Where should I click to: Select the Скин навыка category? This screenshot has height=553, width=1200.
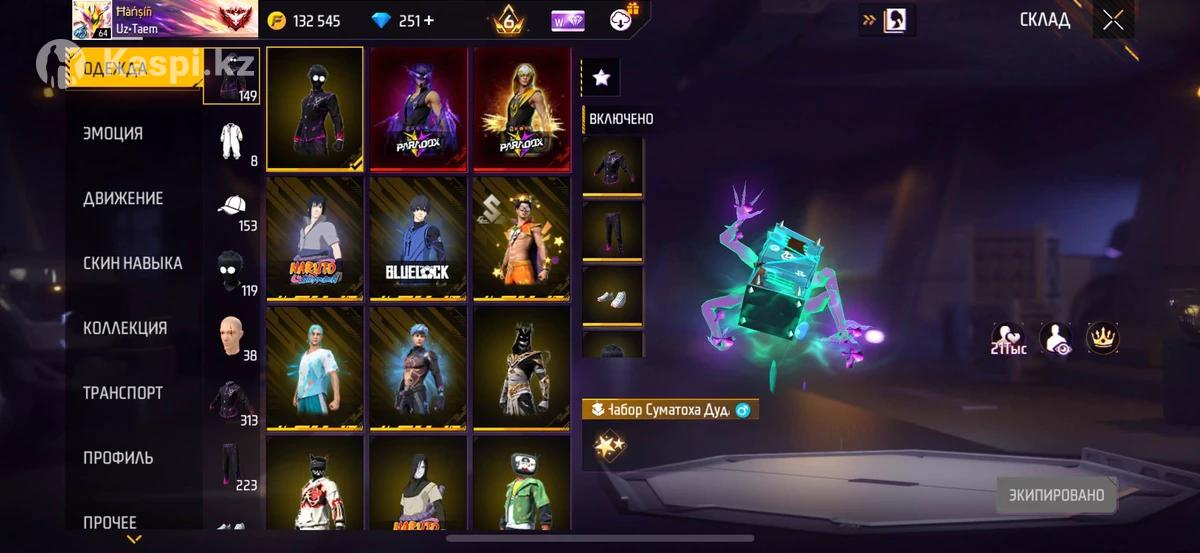(x=132, y=263)
